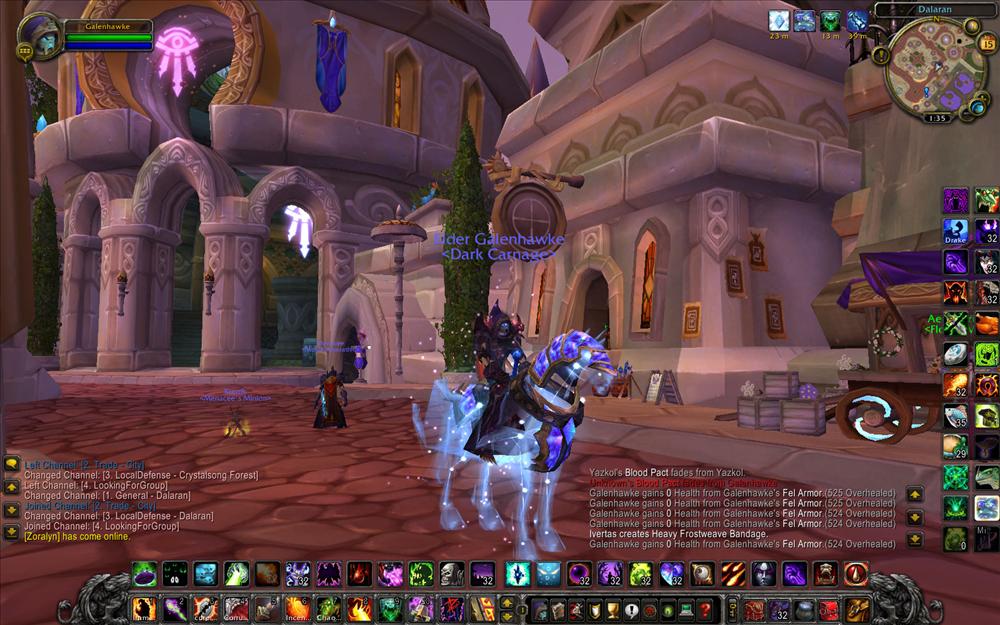Select the Fel Armor buff icon
The width and height of the screenshot is (1000, 625).
coord(830,20)
